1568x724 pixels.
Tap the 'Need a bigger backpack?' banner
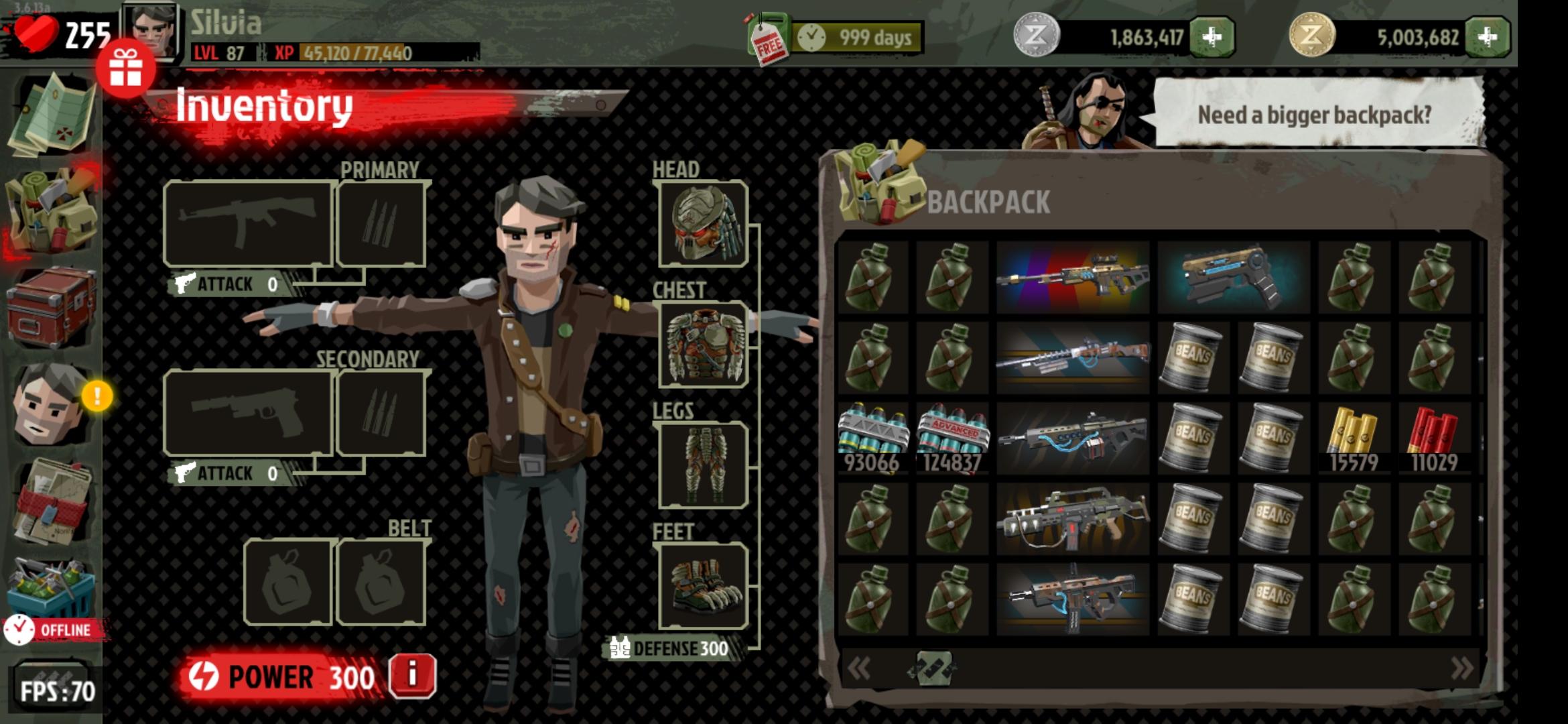pos(1314,115)
